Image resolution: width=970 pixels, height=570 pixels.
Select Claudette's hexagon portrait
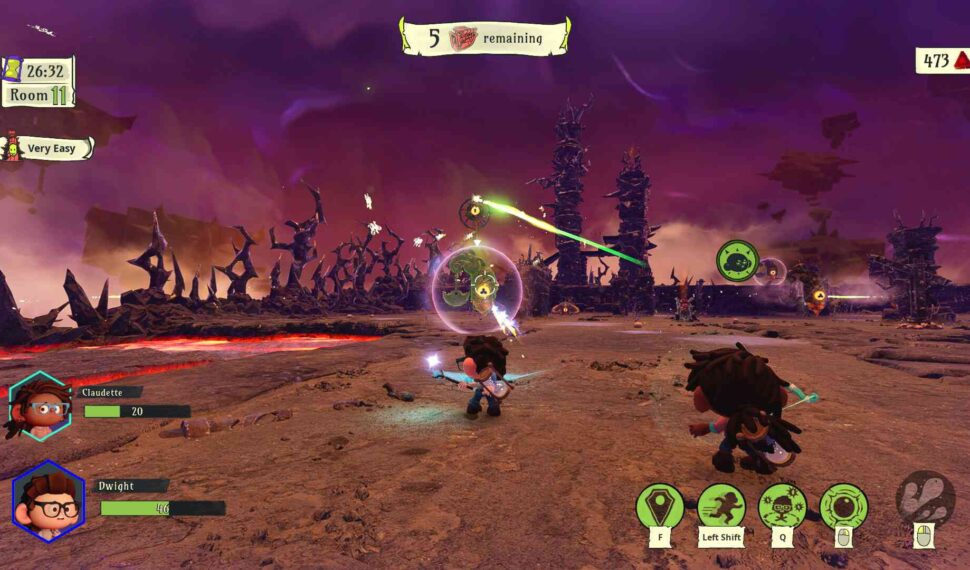39,405
